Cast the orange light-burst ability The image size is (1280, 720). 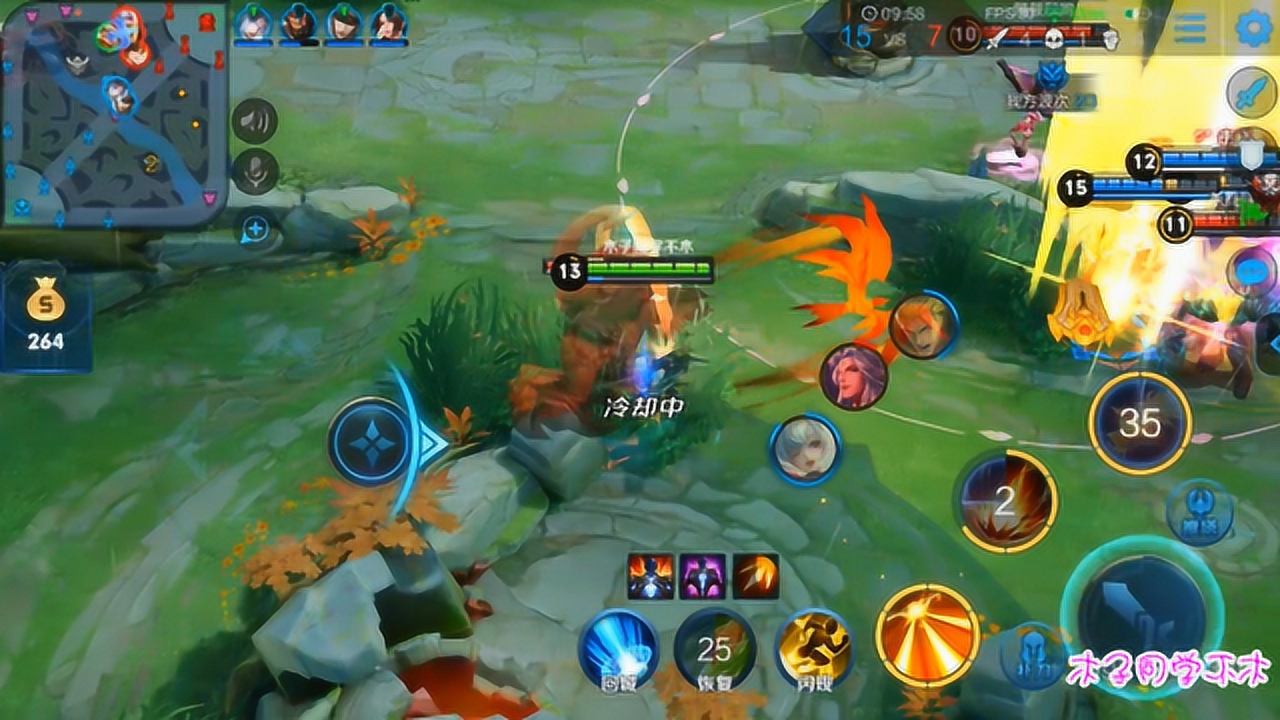[927, 635]
